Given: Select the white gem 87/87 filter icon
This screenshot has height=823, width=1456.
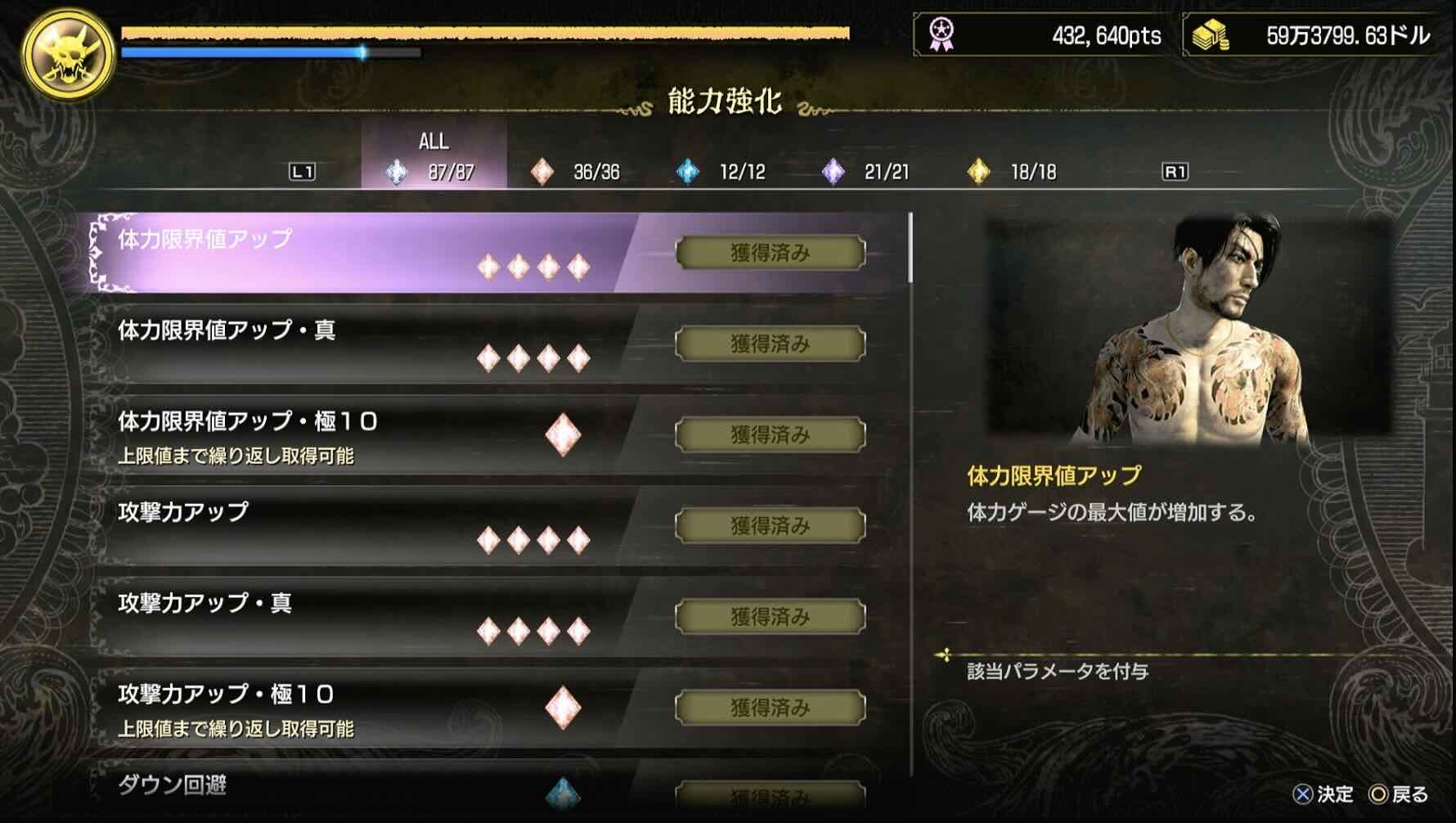Looking at the screenshot, I should 397,172.
